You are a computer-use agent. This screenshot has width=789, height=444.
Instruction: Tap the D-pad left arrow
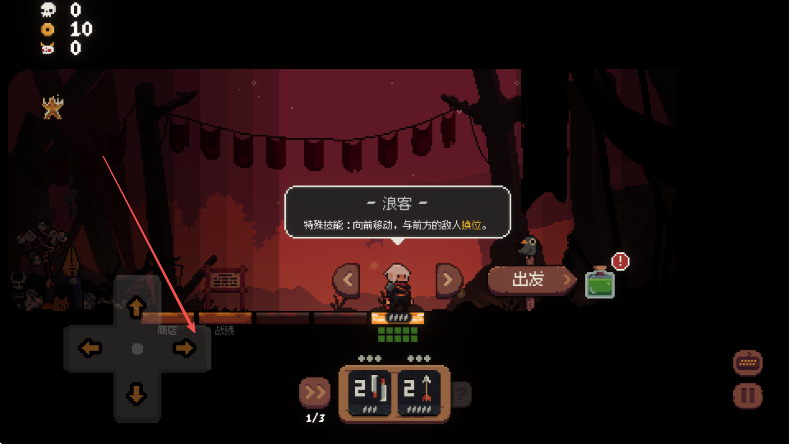(91, 348)
